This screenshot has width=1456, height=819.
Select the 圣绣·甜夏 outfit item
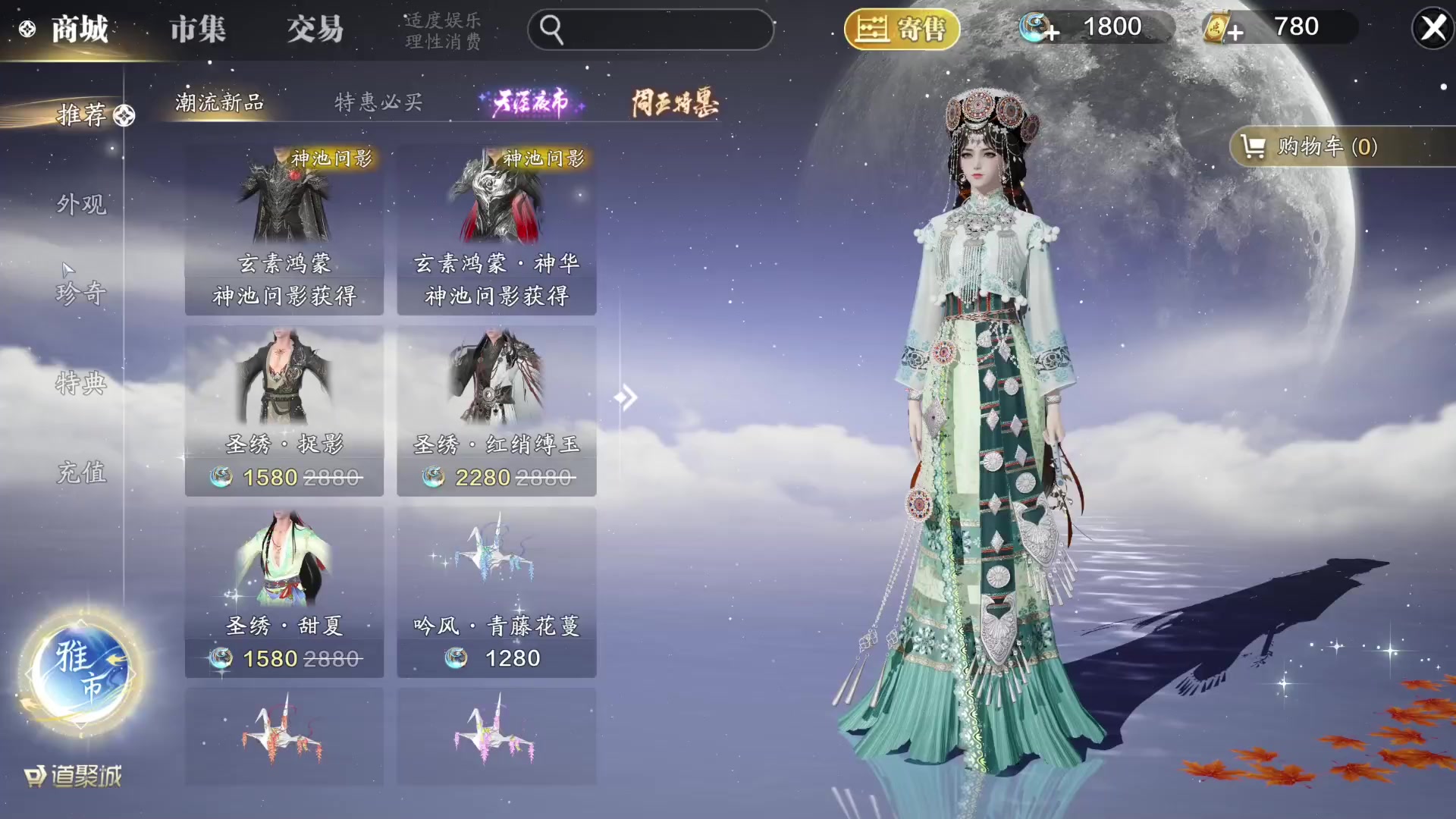284,592
